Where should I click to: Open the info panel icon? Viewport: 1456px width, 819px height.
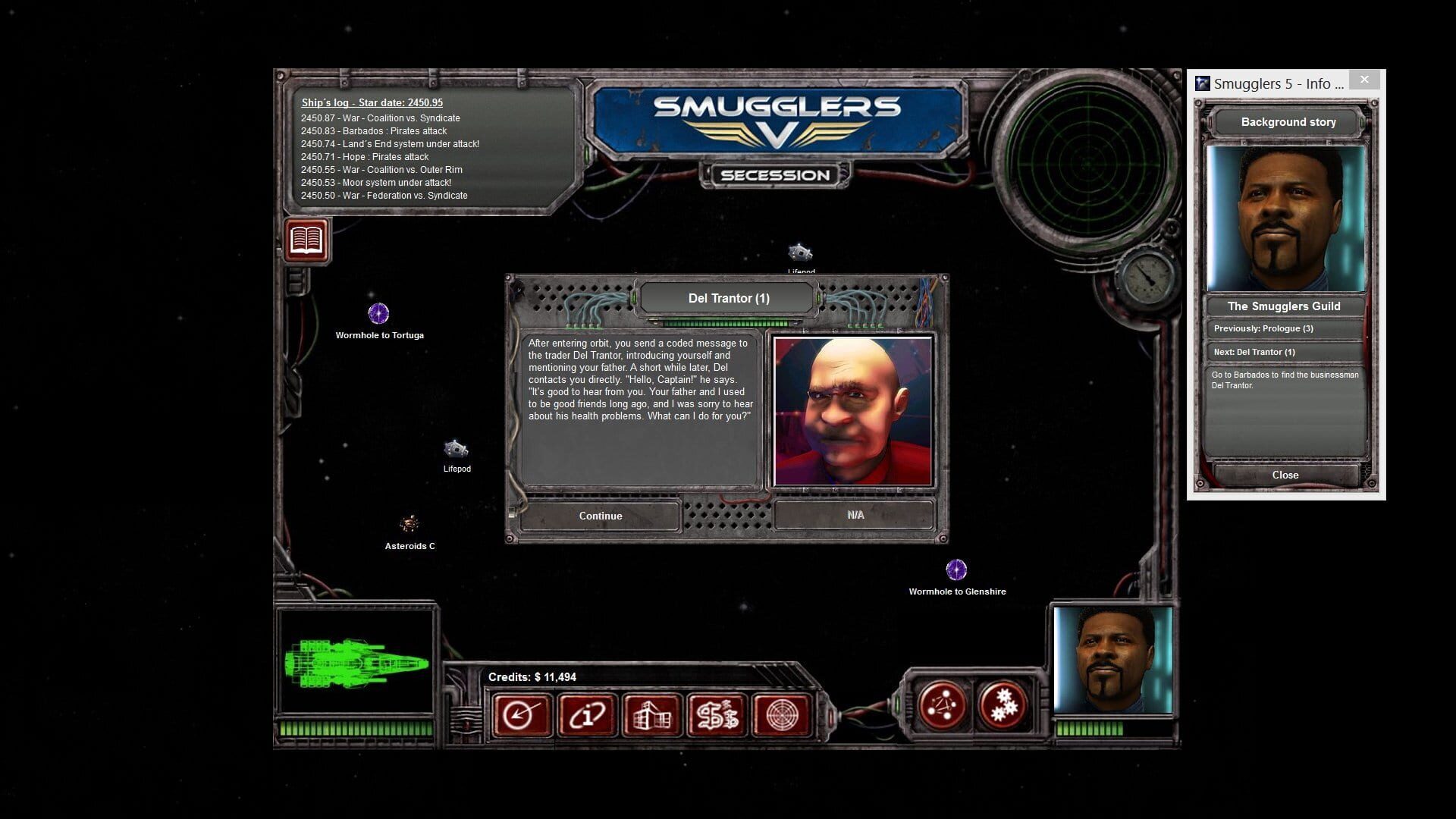click(587, 714)
